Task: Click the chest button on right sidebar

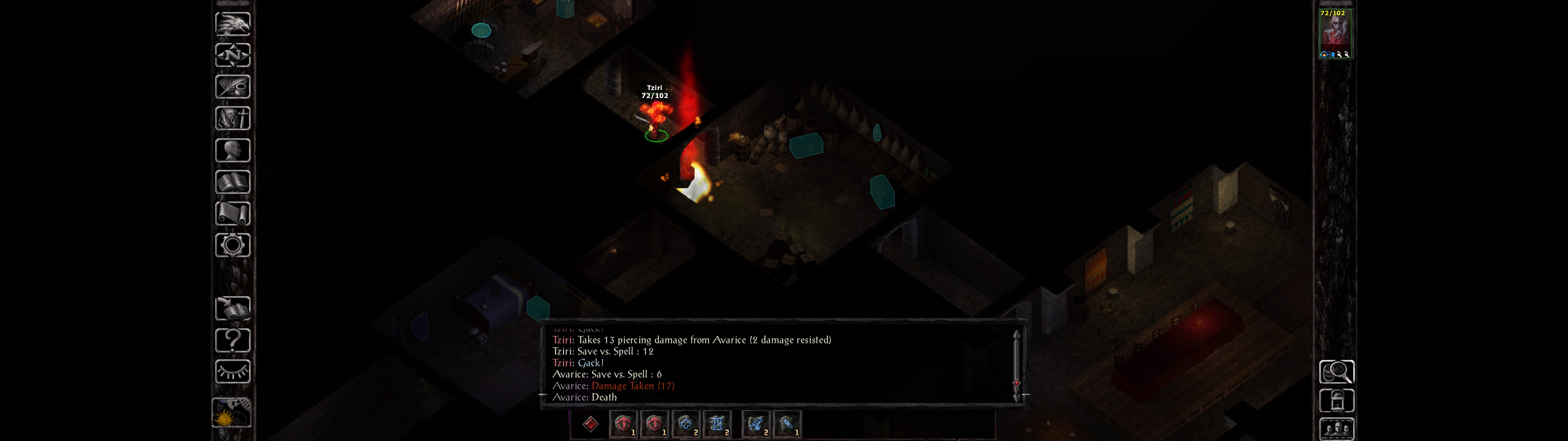Action: 1336,401
